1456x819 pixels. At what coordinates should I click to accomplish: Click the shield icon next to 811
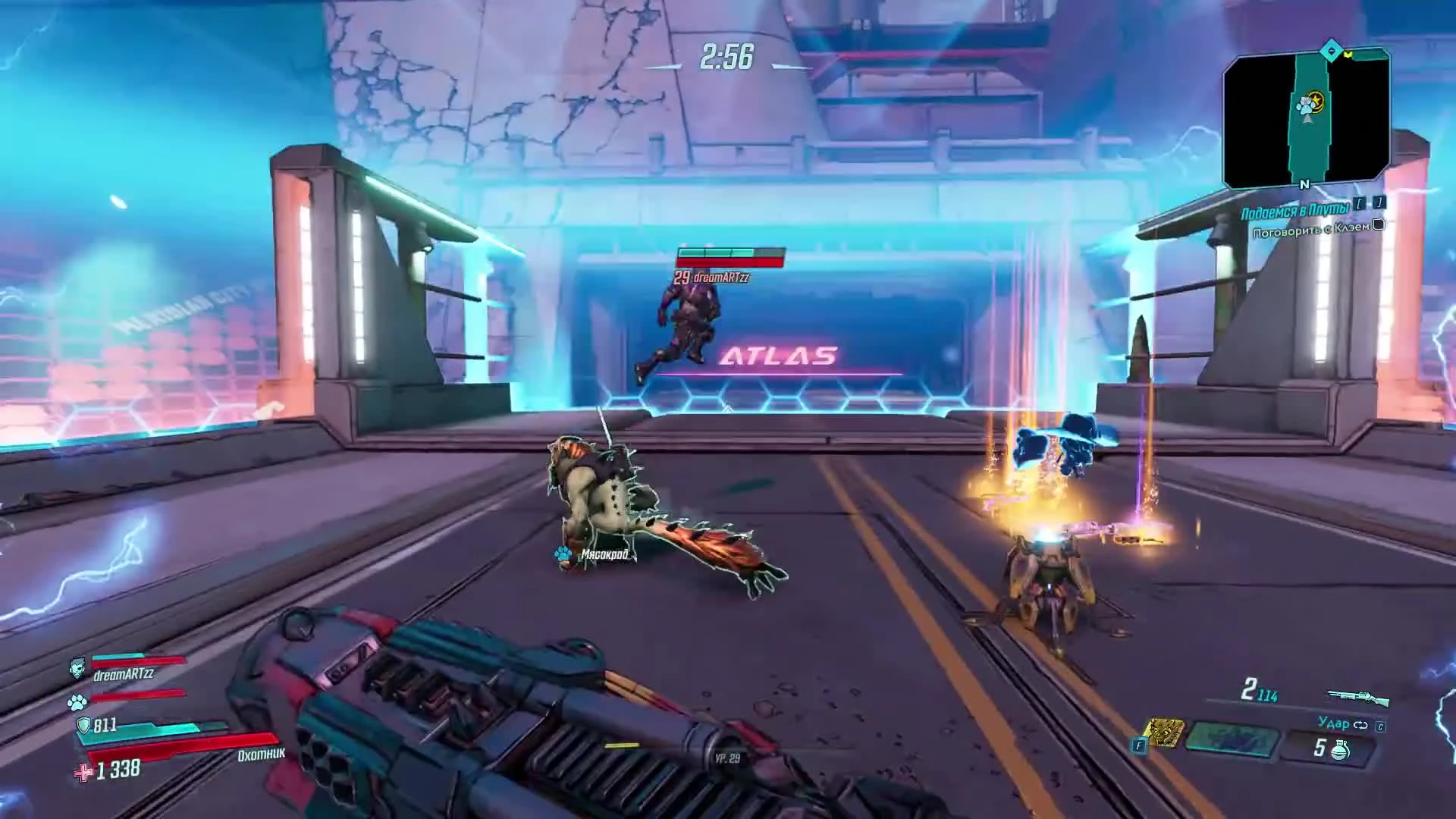[83, 726]
